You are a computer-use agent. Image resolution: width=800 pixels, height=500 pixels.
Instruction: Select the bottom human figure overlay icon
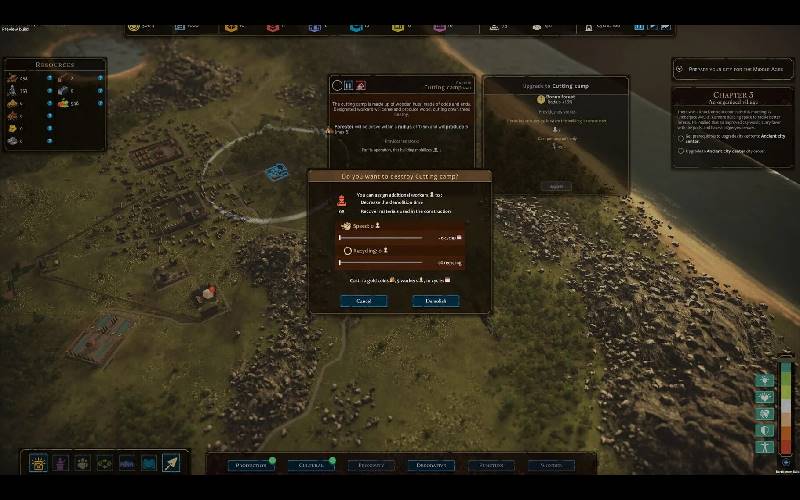point(765,447)
